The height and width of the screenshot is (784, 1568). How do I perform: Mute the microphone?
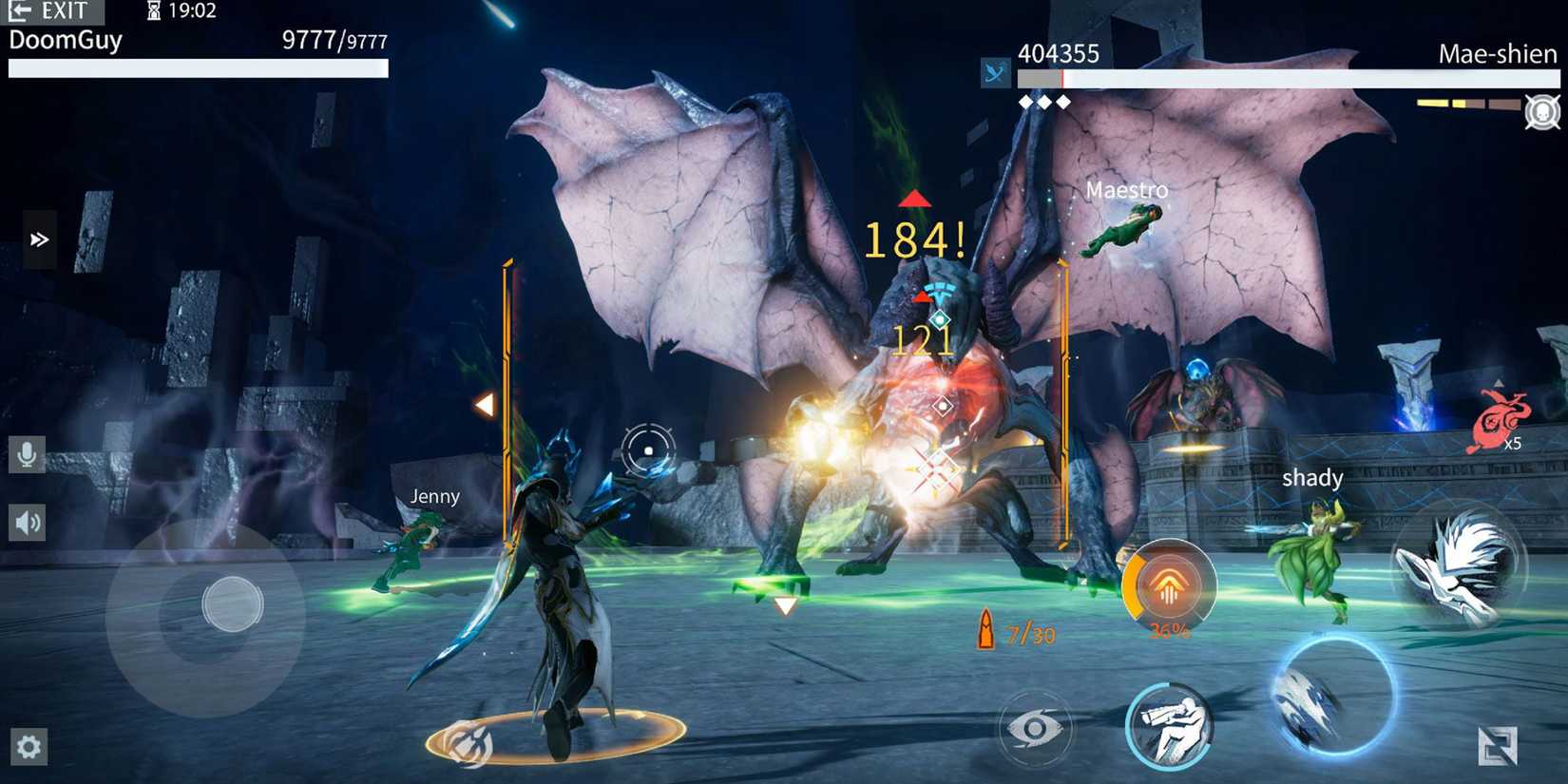pos(27,456)
